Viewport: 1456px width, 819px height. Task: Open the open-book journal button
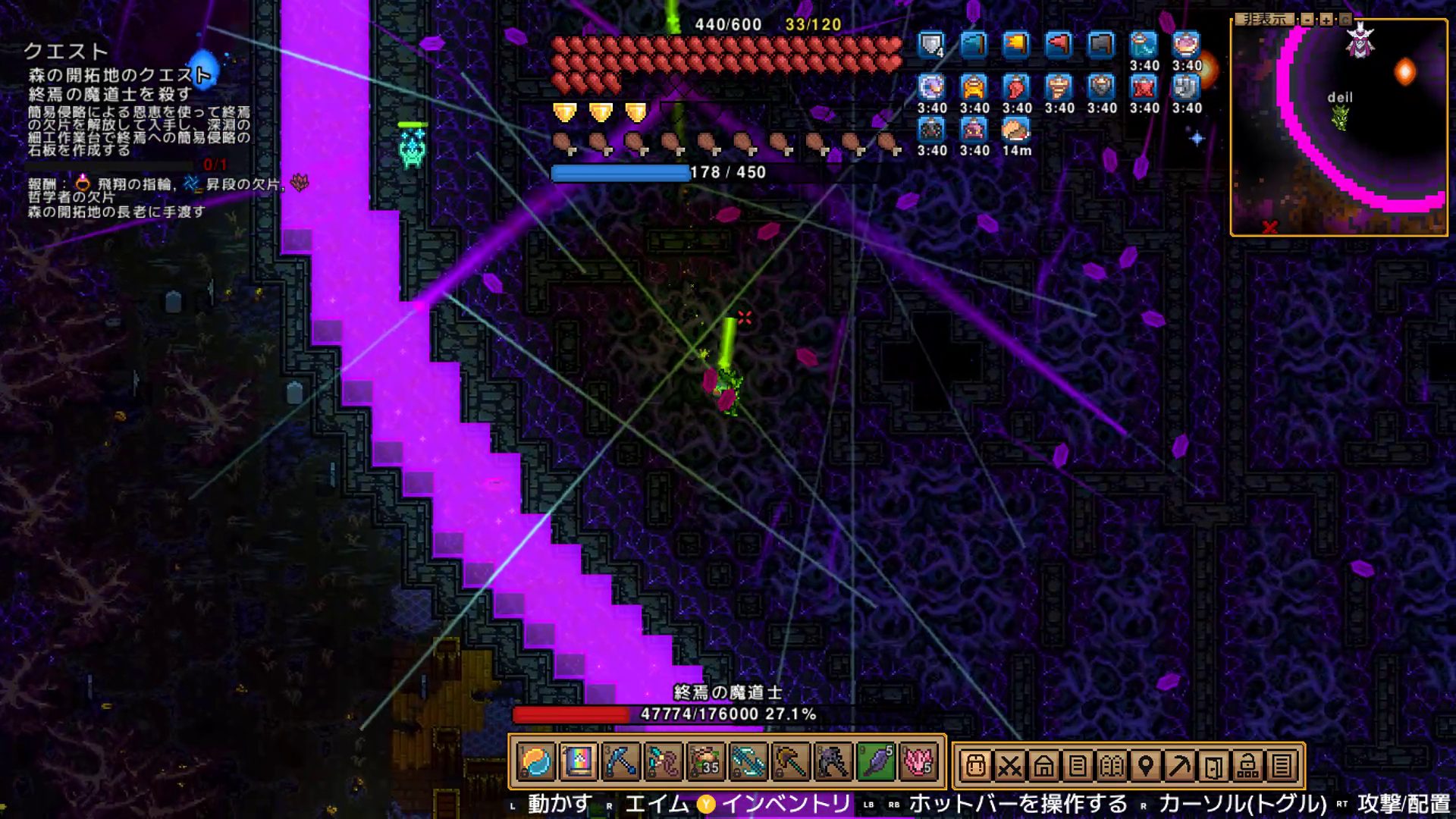(1112, 766)
